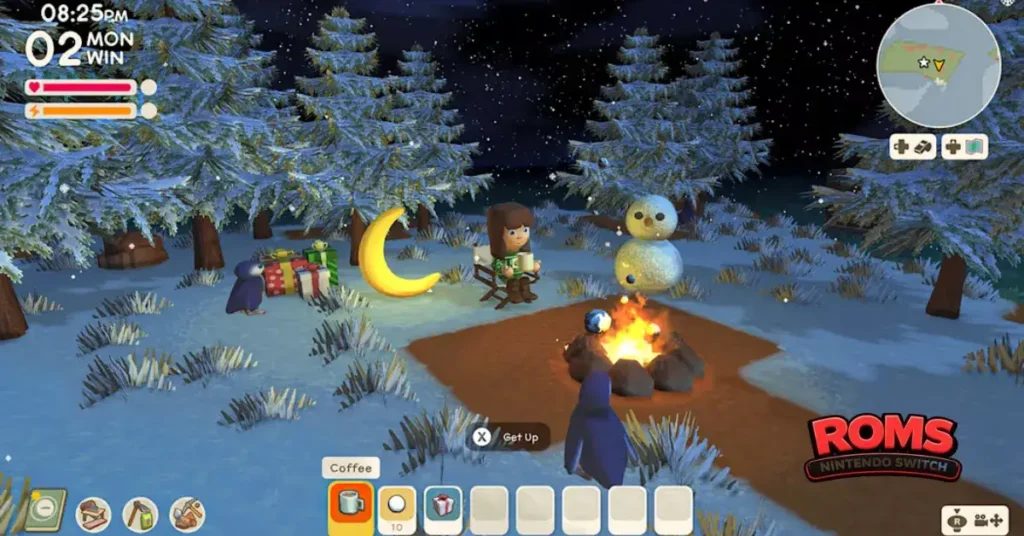Click the white star marker on the minimap
The width and height of the screenshot is (1024, 536).
coord(923,63)
